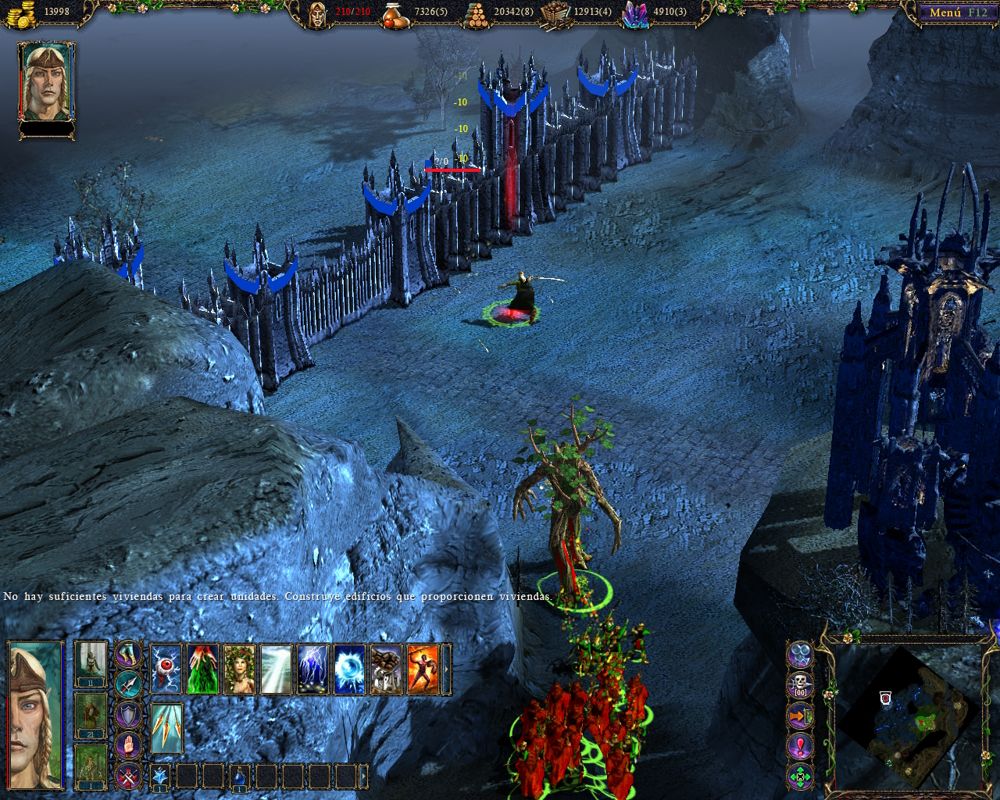Open the Menú button
Screen dimensions: 1000x800
coord(951,13)
